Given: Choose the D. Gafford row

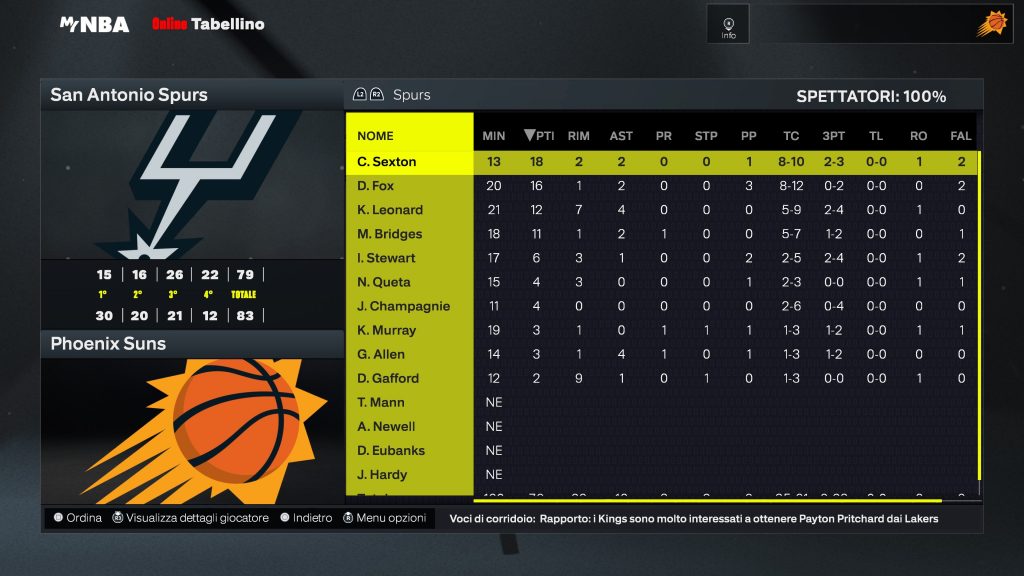Looking at the screenshot, I should (x=388, y=378).
